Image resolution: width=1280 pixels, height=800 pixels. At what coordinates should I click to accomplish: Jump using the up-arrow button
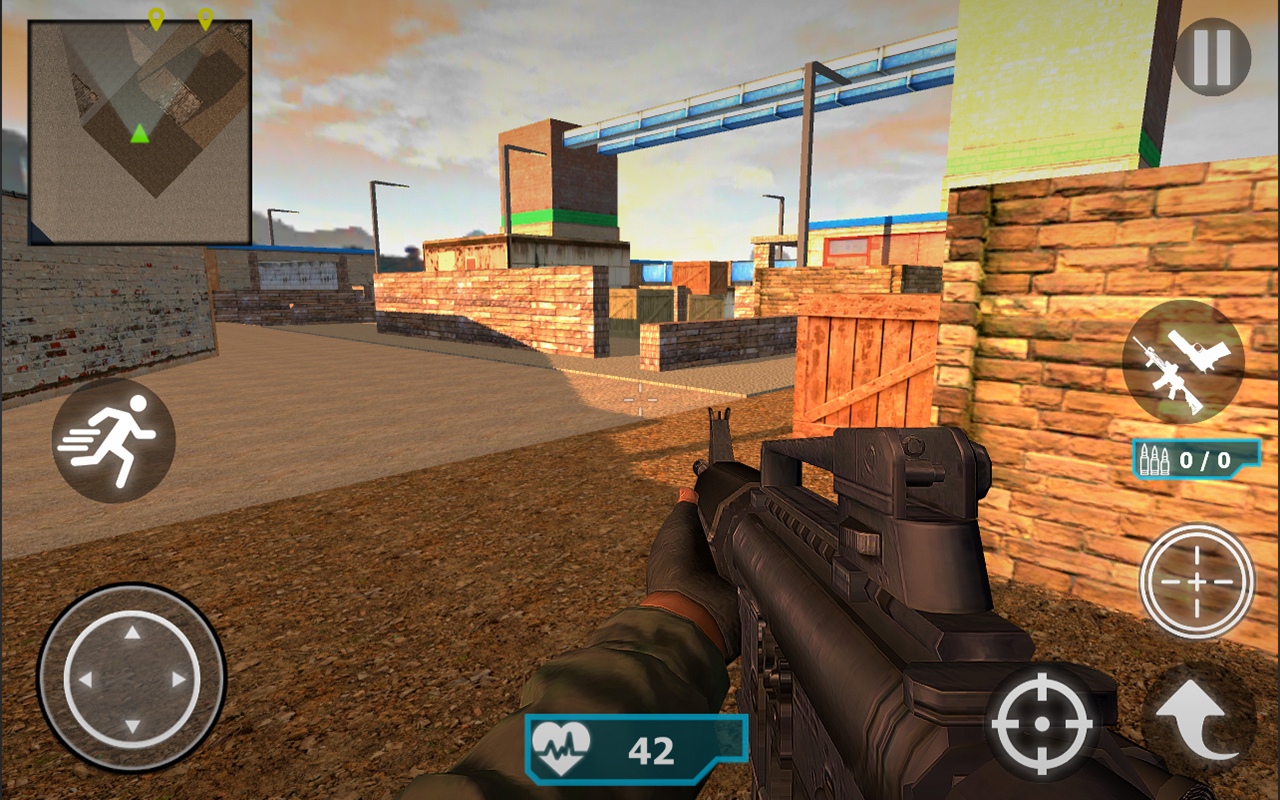(x=1197, y=718)
